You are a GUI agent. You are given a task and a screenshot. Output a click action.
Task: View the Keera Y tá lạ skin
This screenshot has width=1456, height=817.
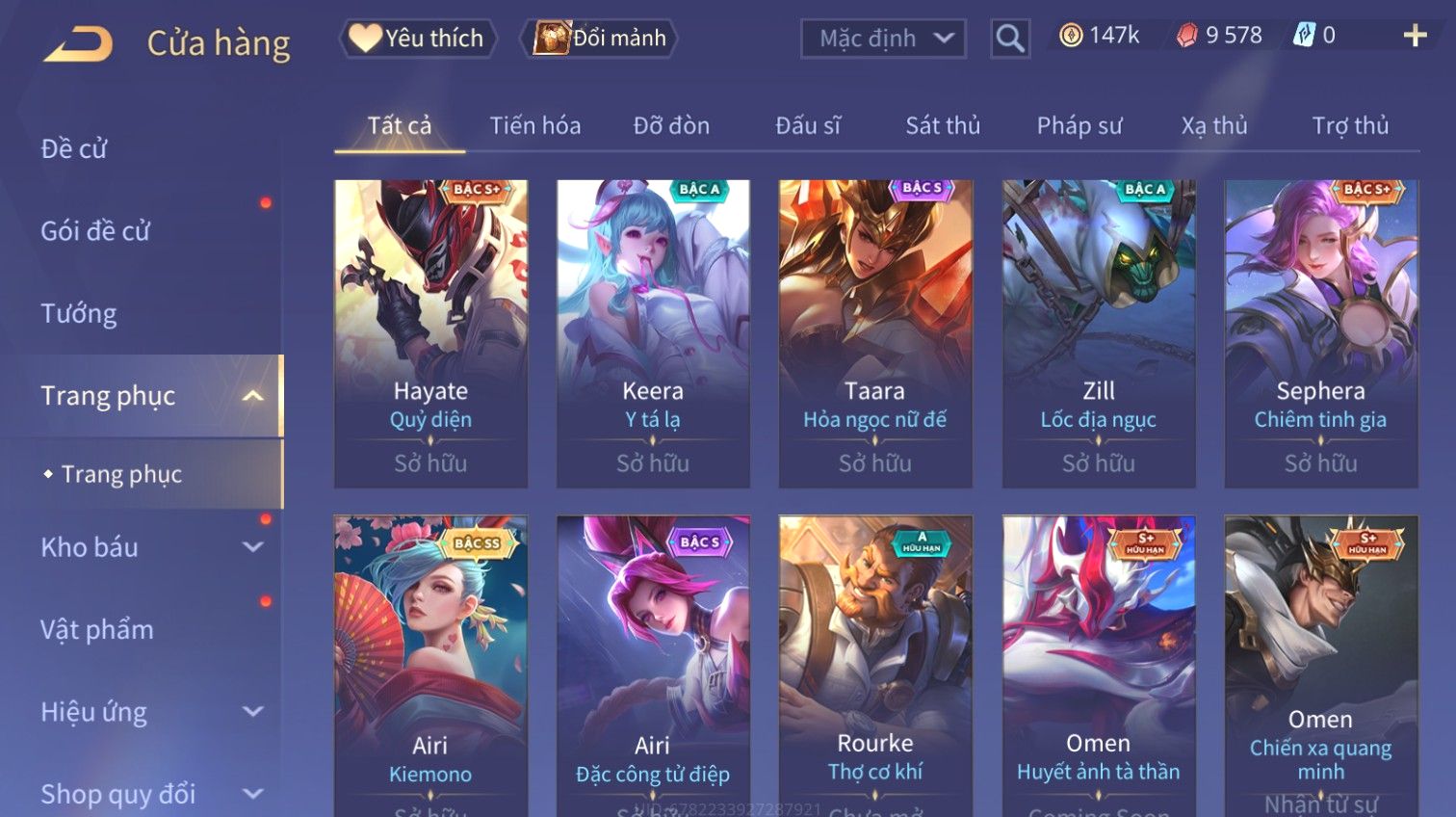coord(653,332)
